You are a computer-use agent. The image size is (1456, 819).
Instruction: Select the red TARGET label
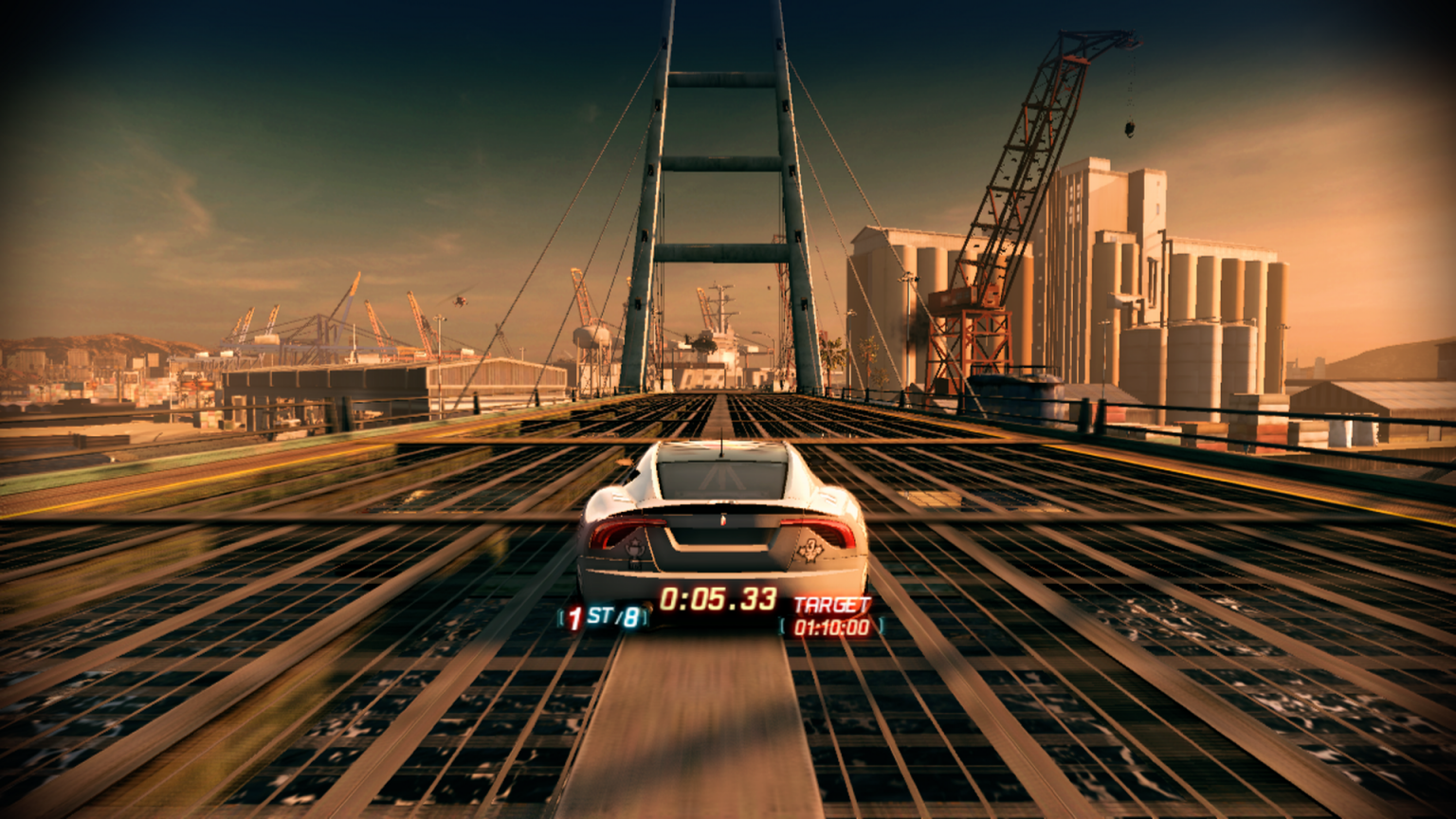coord(833,602)
